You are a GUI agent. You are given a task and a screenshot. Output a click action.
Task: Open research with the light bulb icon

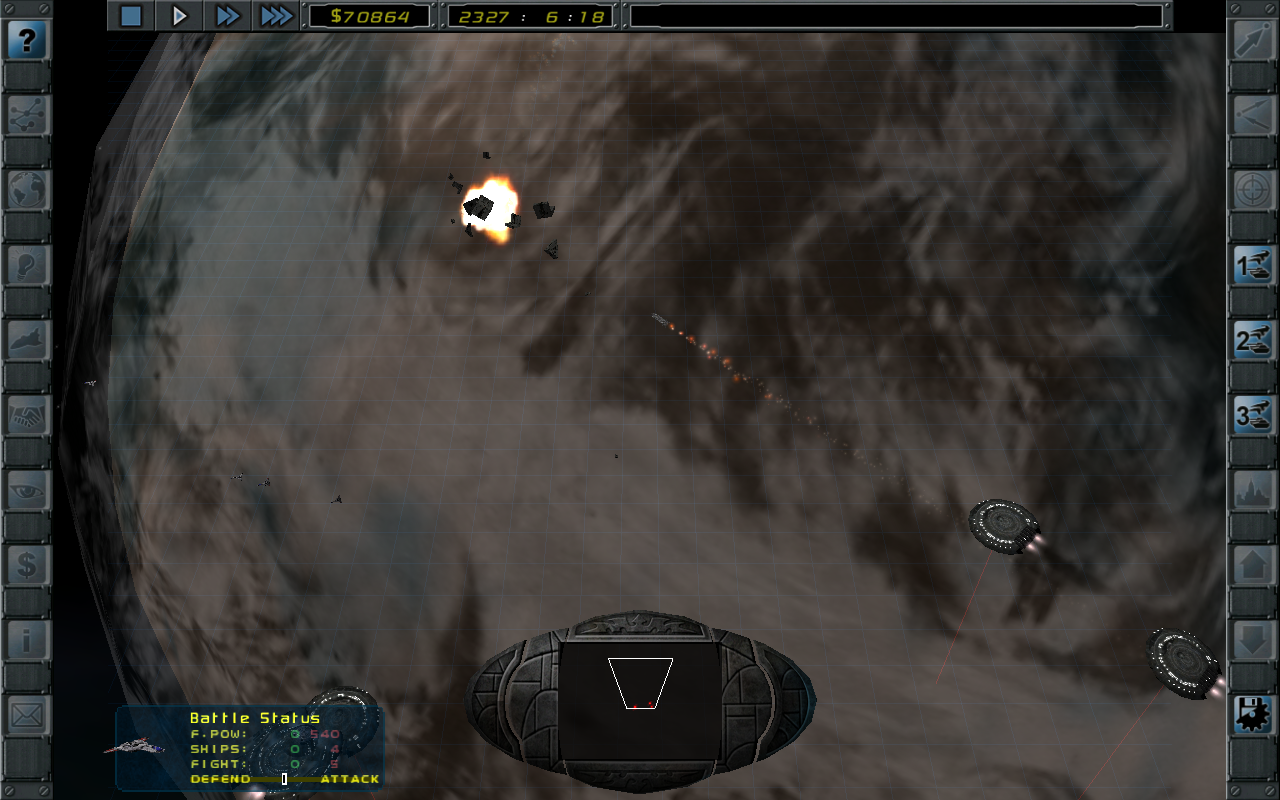[27, 265]
